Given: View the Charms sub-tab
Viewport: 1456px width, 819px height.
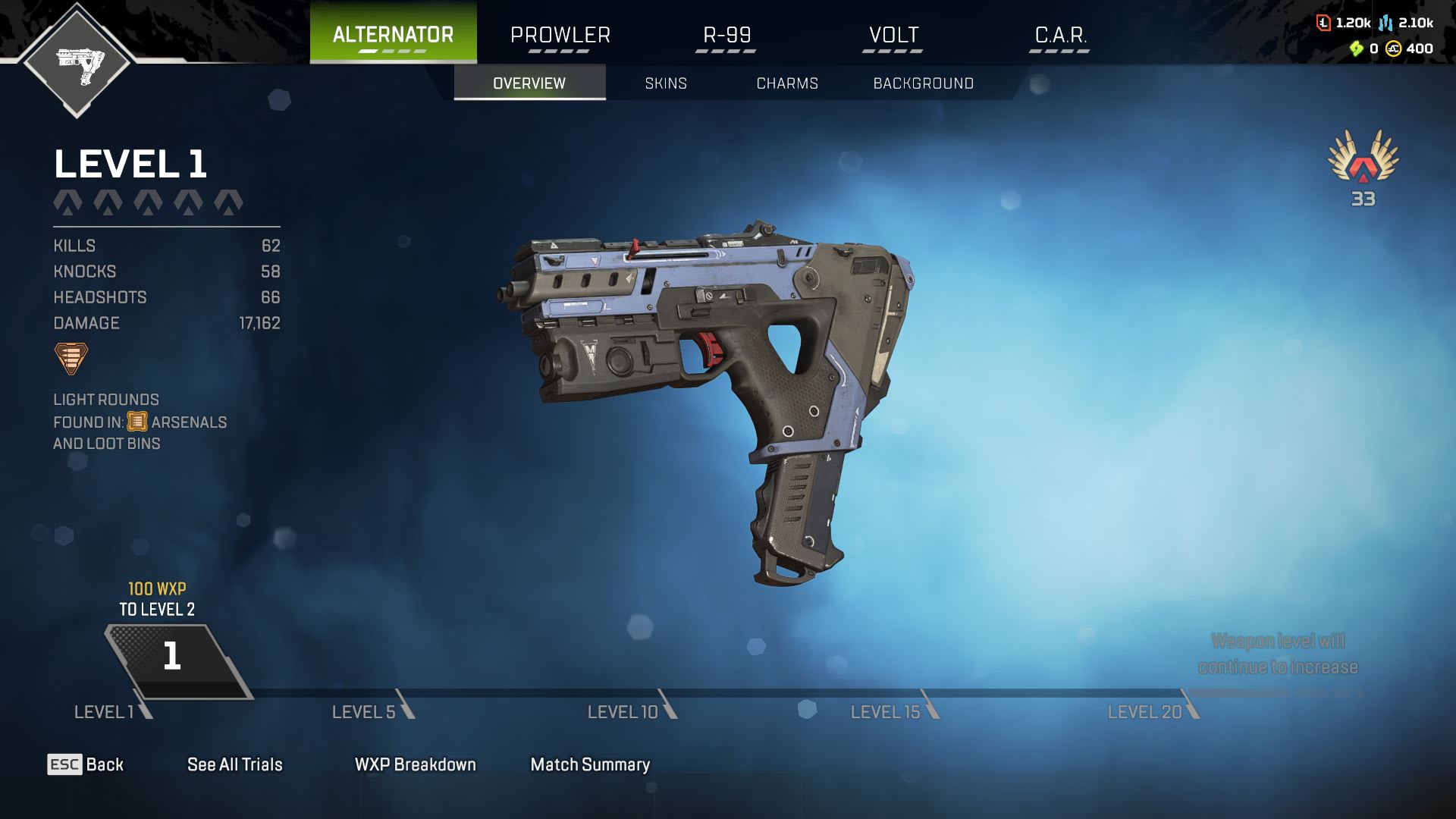Looking at the screenshot, I should [787, 83].
